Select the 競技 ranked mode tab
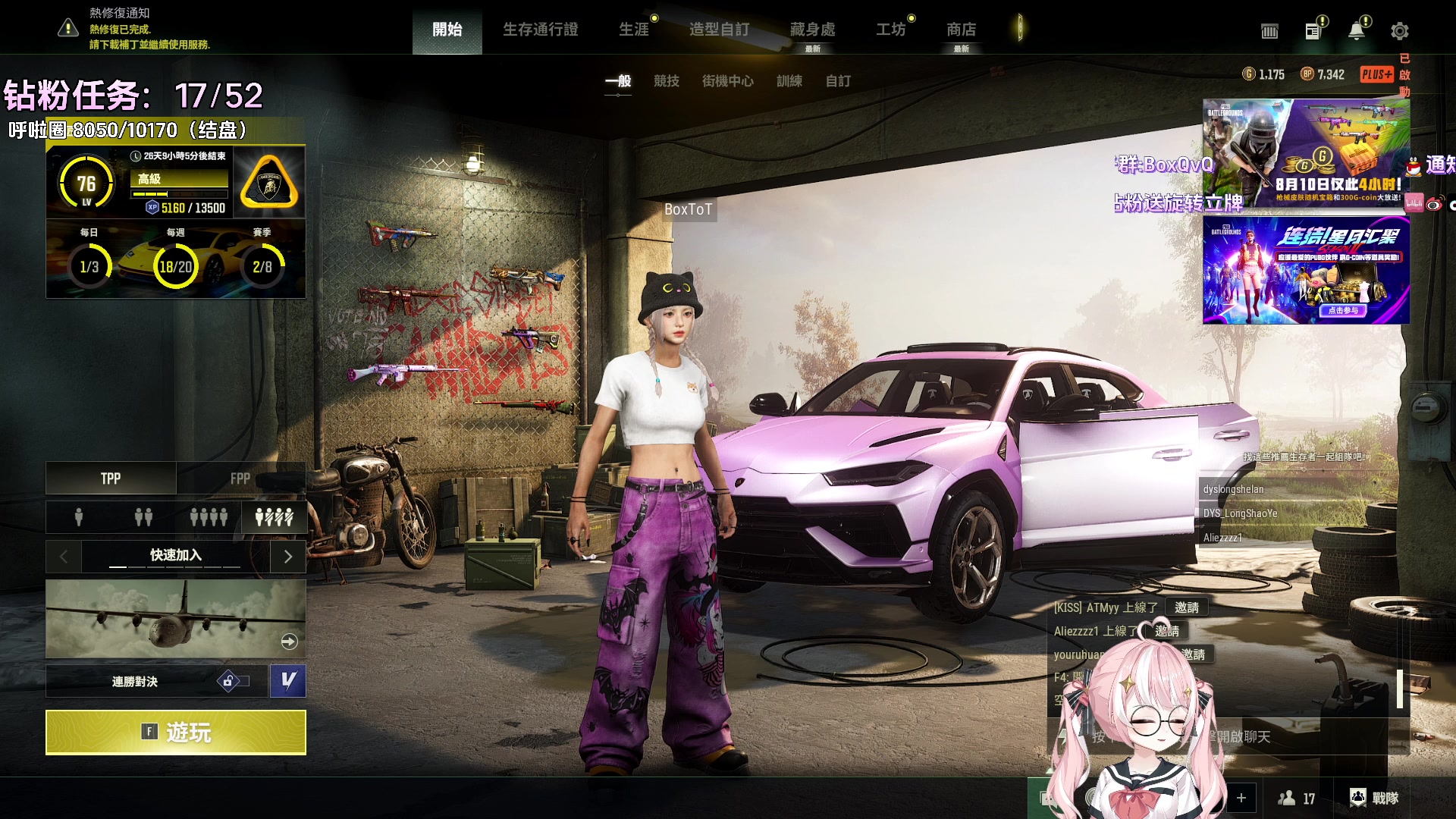The image size is (1456, 819). (667, 81)
